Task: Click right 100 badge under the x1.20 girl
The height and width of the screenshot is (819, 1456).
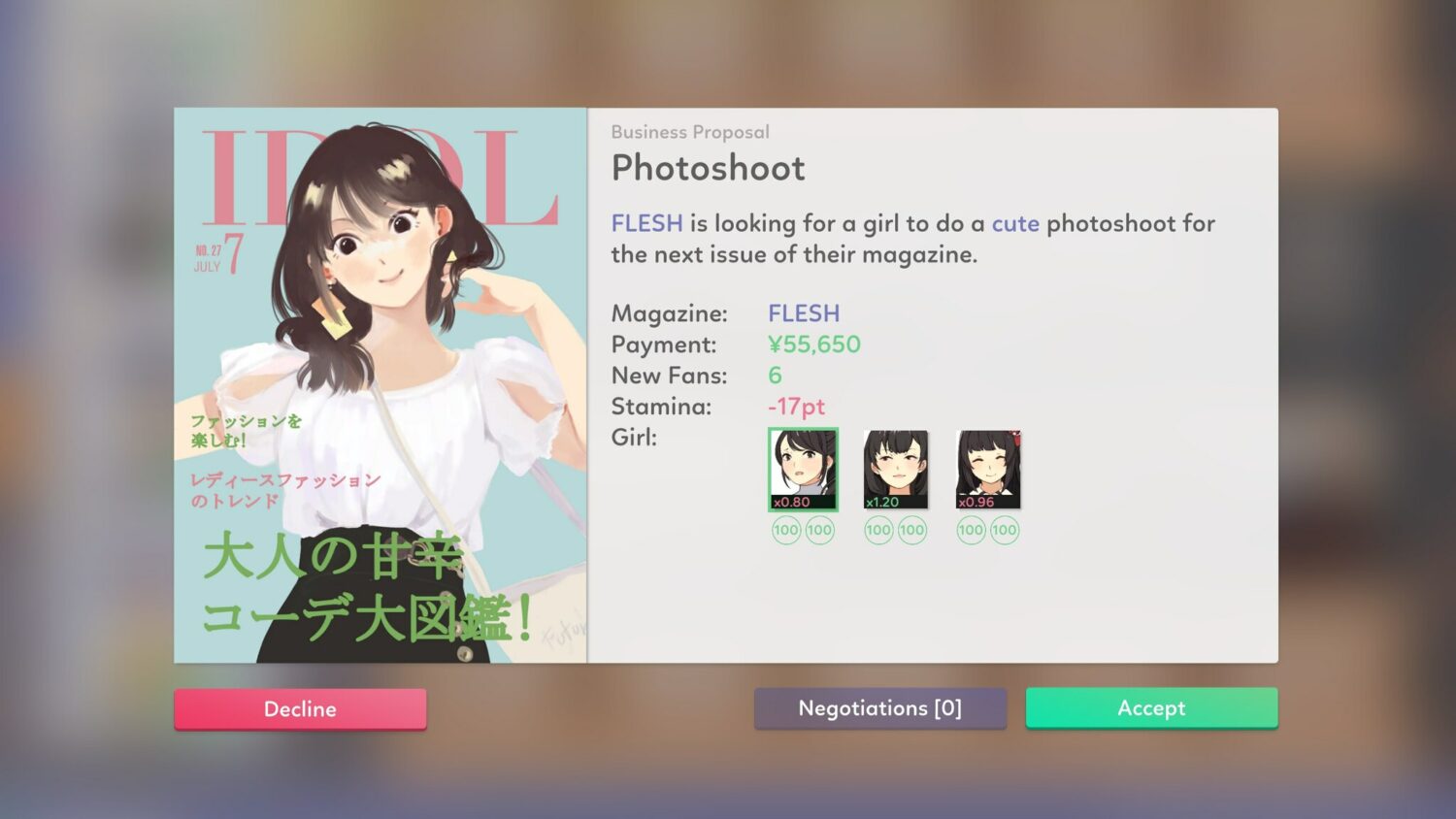Action: (910, 531)
